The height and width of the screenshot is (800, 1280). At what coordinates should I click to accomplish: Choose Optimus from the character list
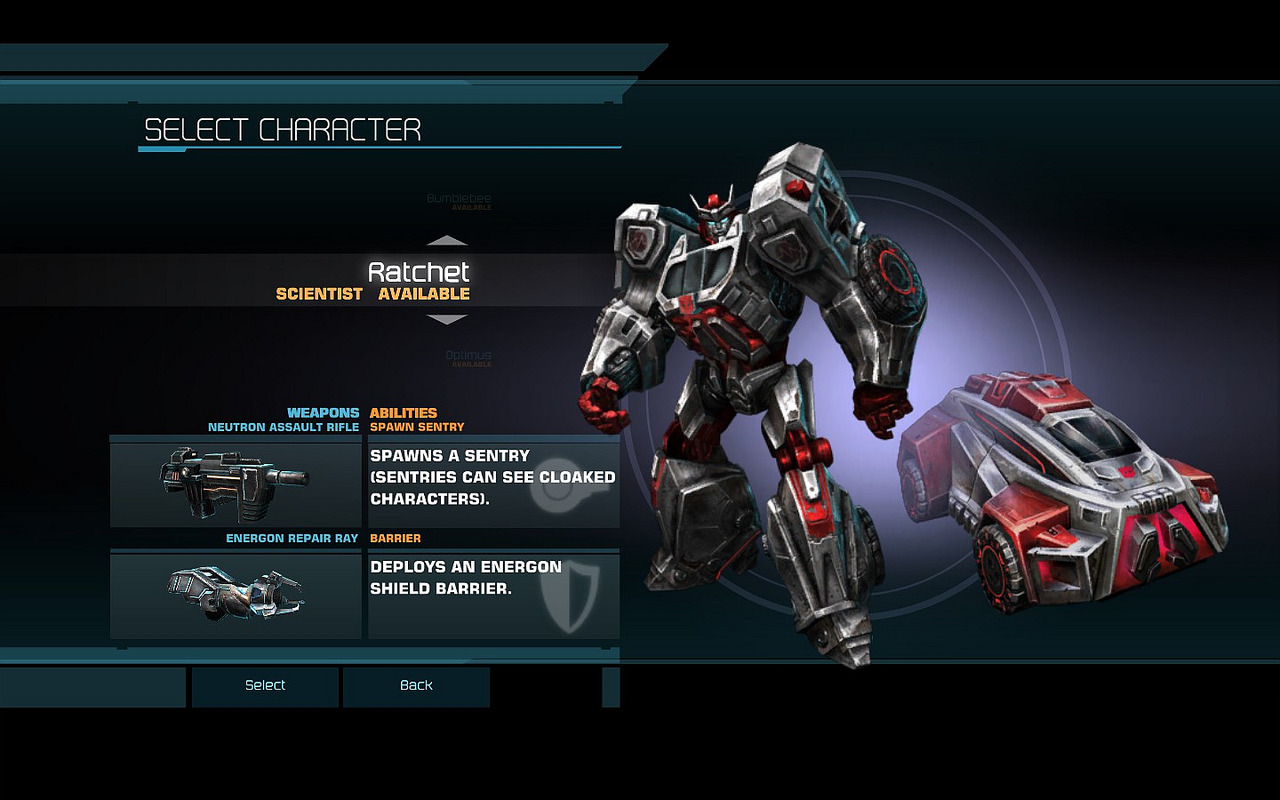[468, 356]
